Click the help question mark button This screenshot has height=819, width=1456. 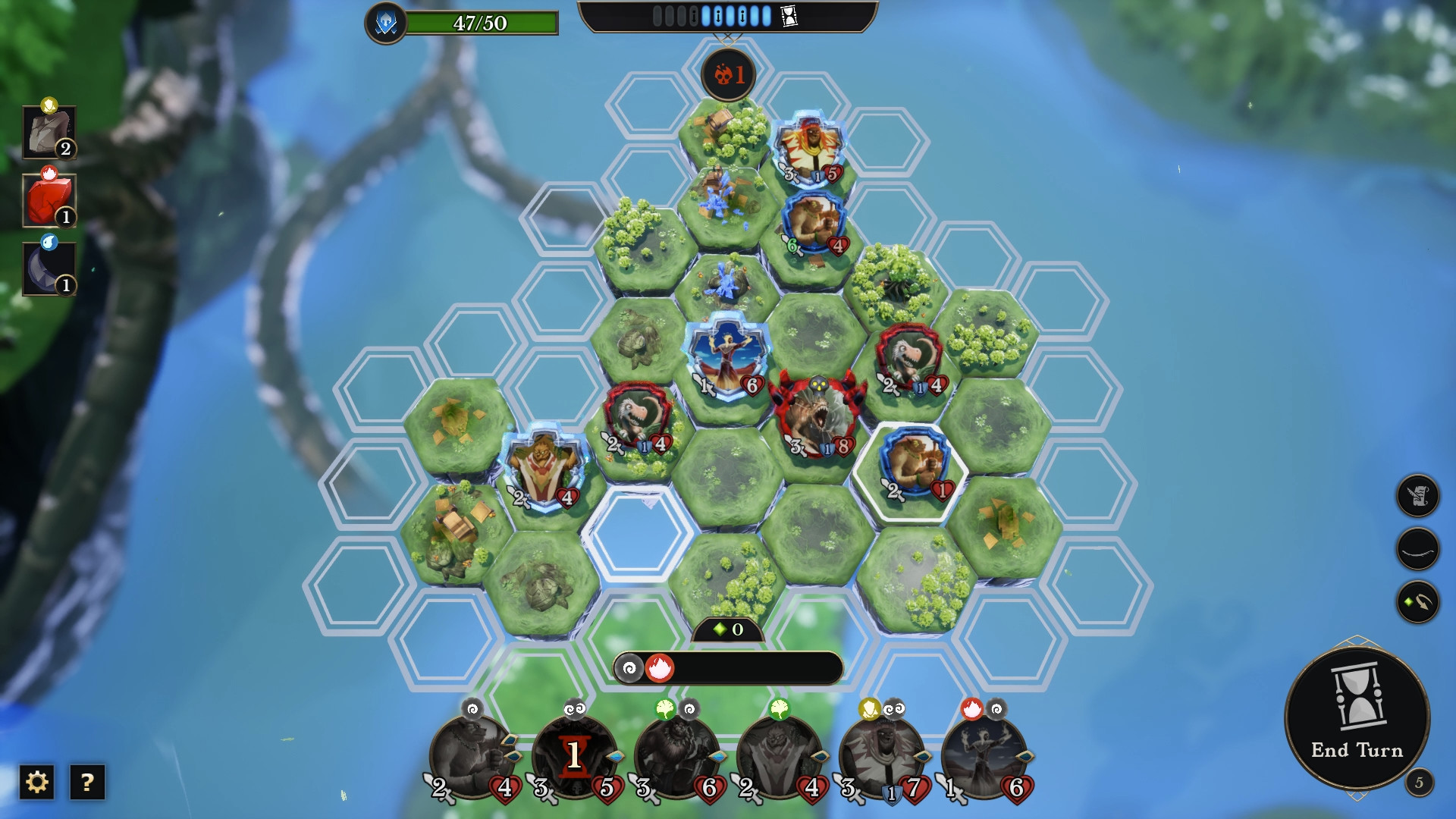pos(86,782)
